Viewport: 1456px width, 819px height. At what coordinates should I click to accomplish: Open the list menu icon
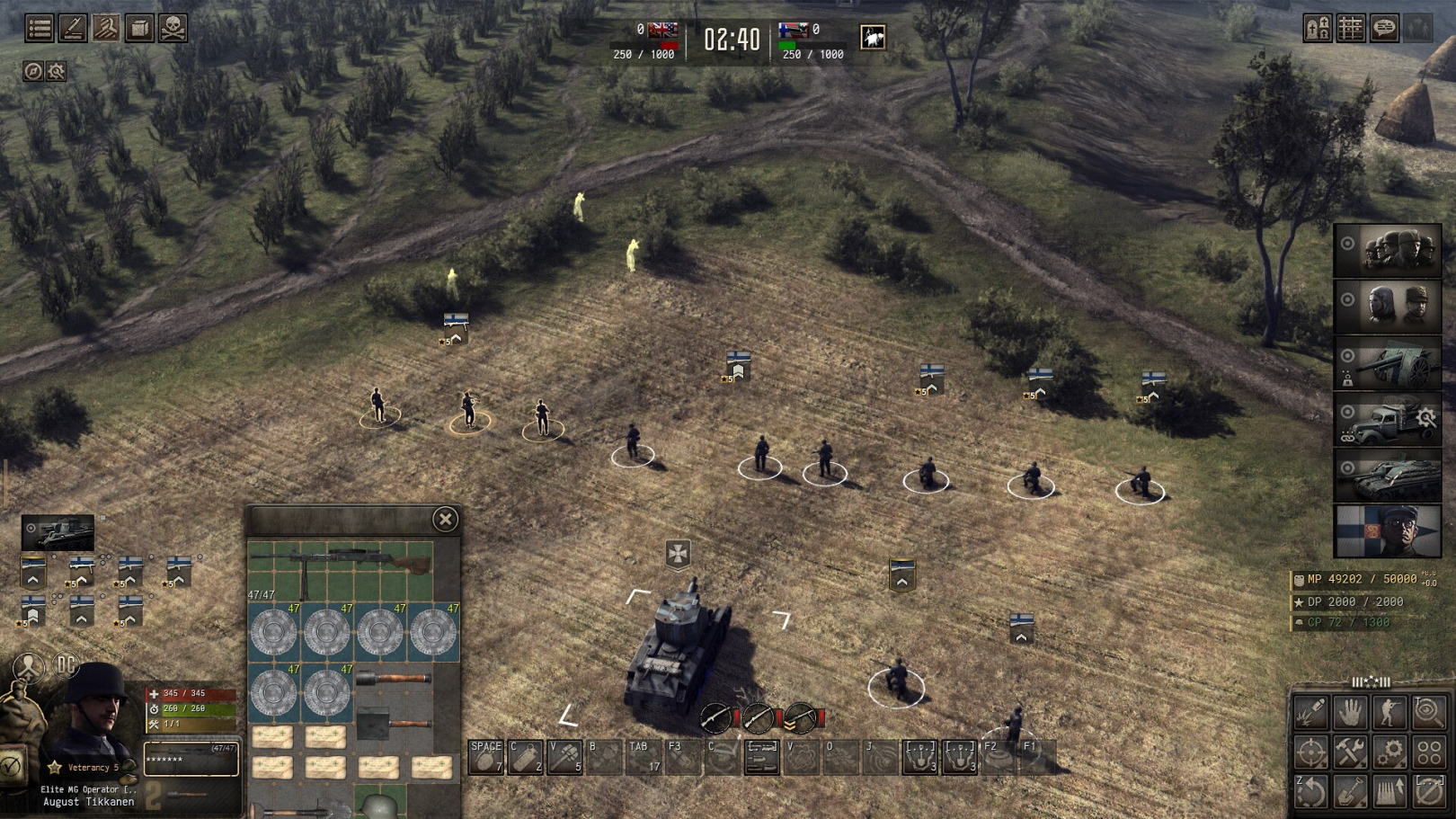coord(40,28)
